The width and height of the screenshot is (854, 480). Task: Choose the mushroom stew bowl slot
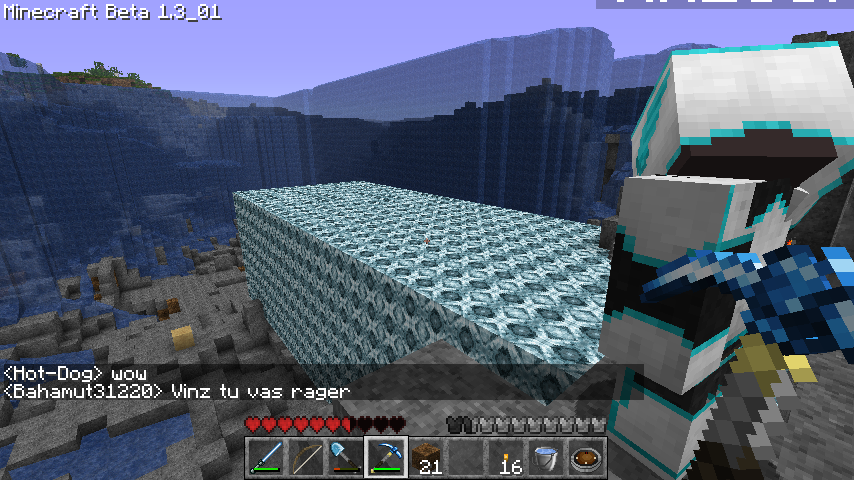(586, 458)
